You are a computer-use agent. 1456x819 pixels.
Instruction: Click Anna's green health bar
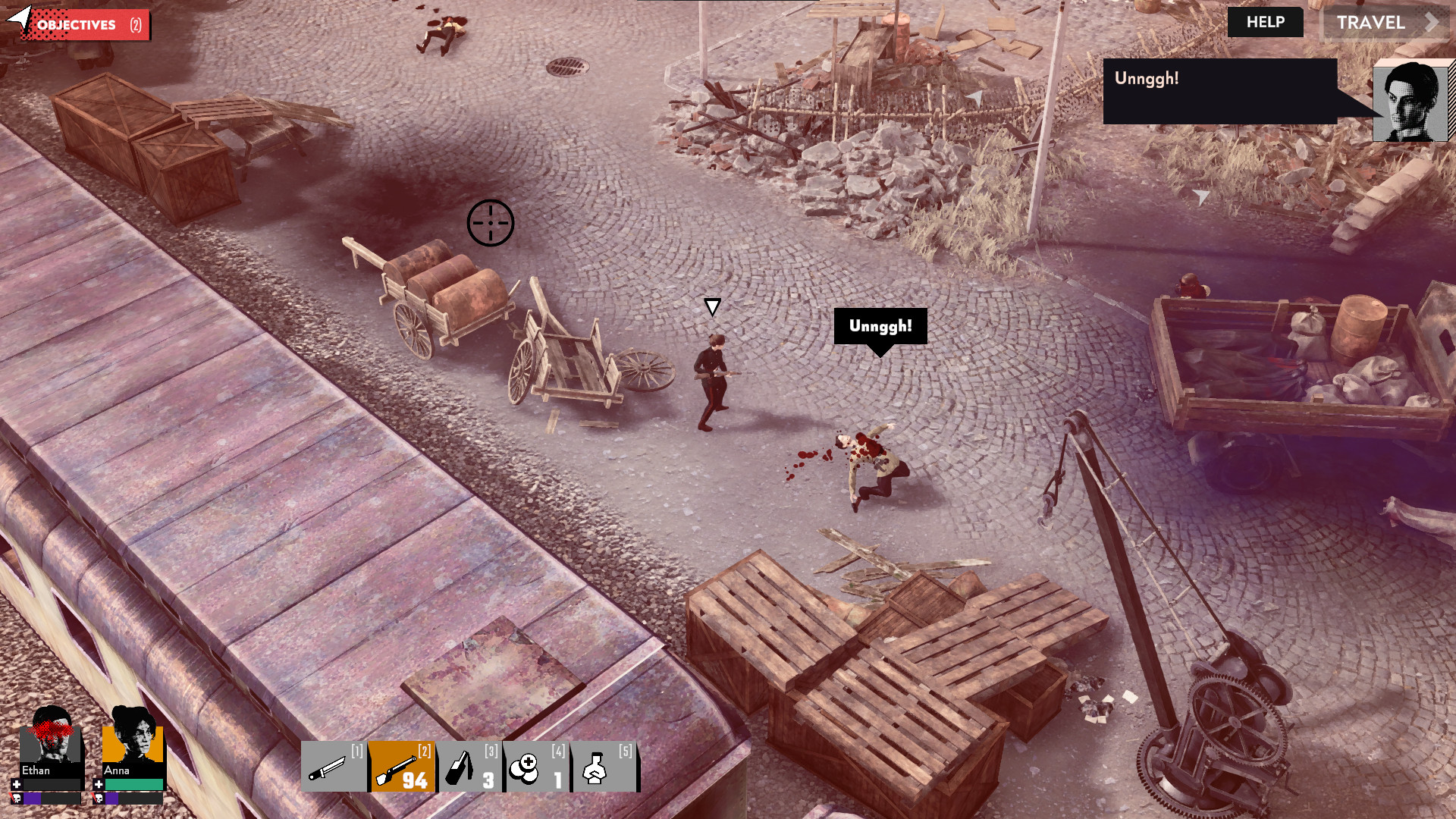(135, 783)
